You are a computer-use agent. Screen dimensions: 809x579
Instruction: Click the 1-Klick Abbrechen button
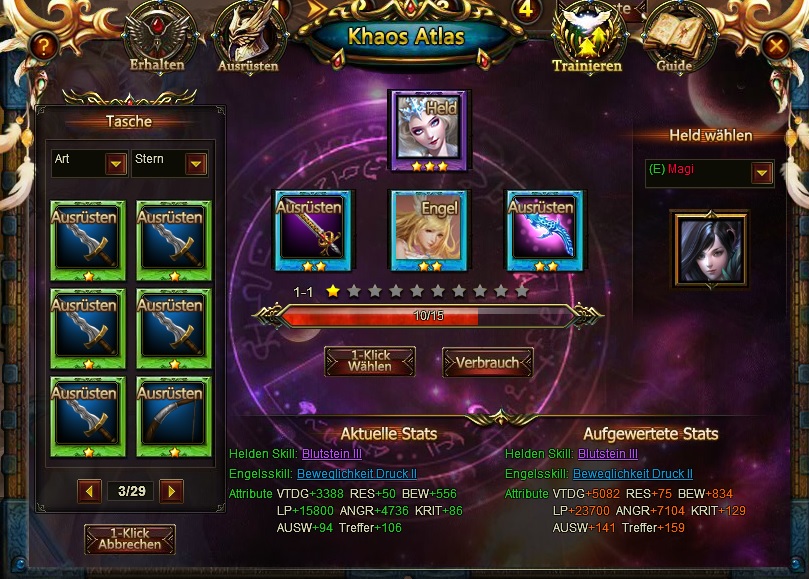click(130, 539)
